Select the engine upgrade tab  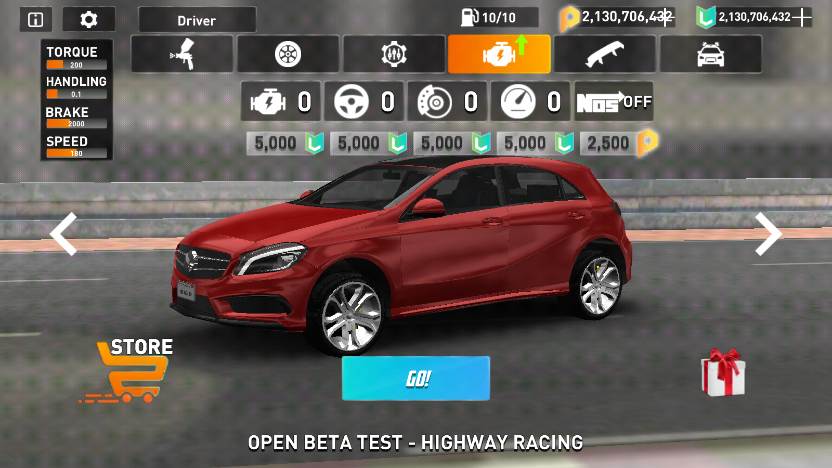click(499, 54)
